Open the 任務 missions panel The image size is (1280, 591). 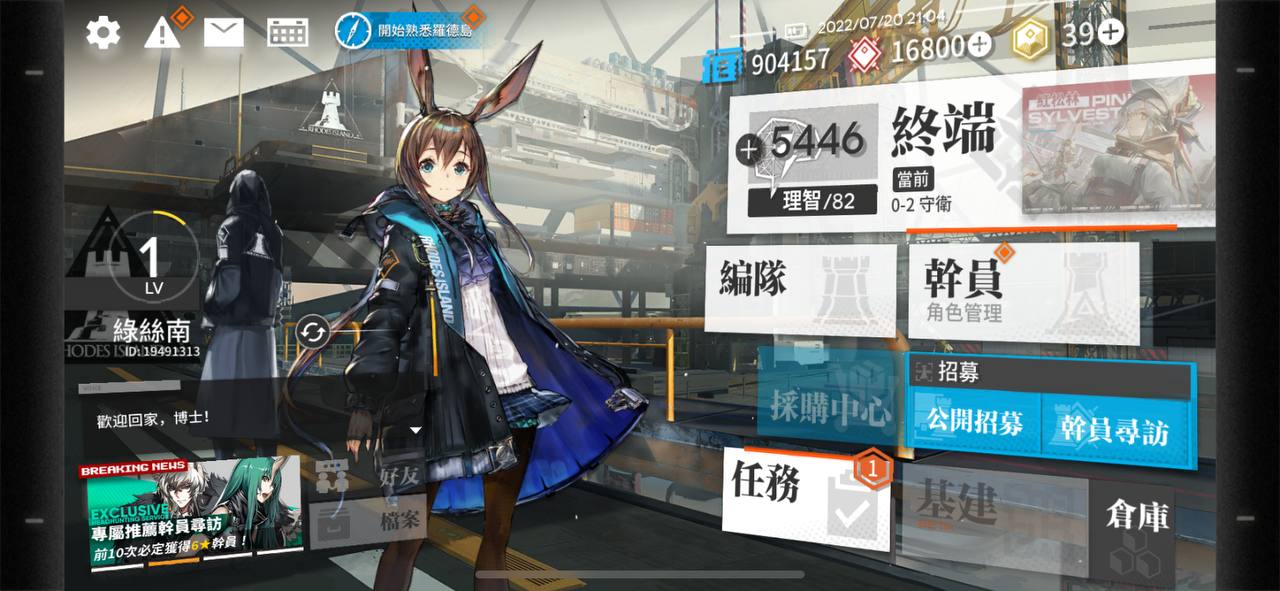click(803, 497)
